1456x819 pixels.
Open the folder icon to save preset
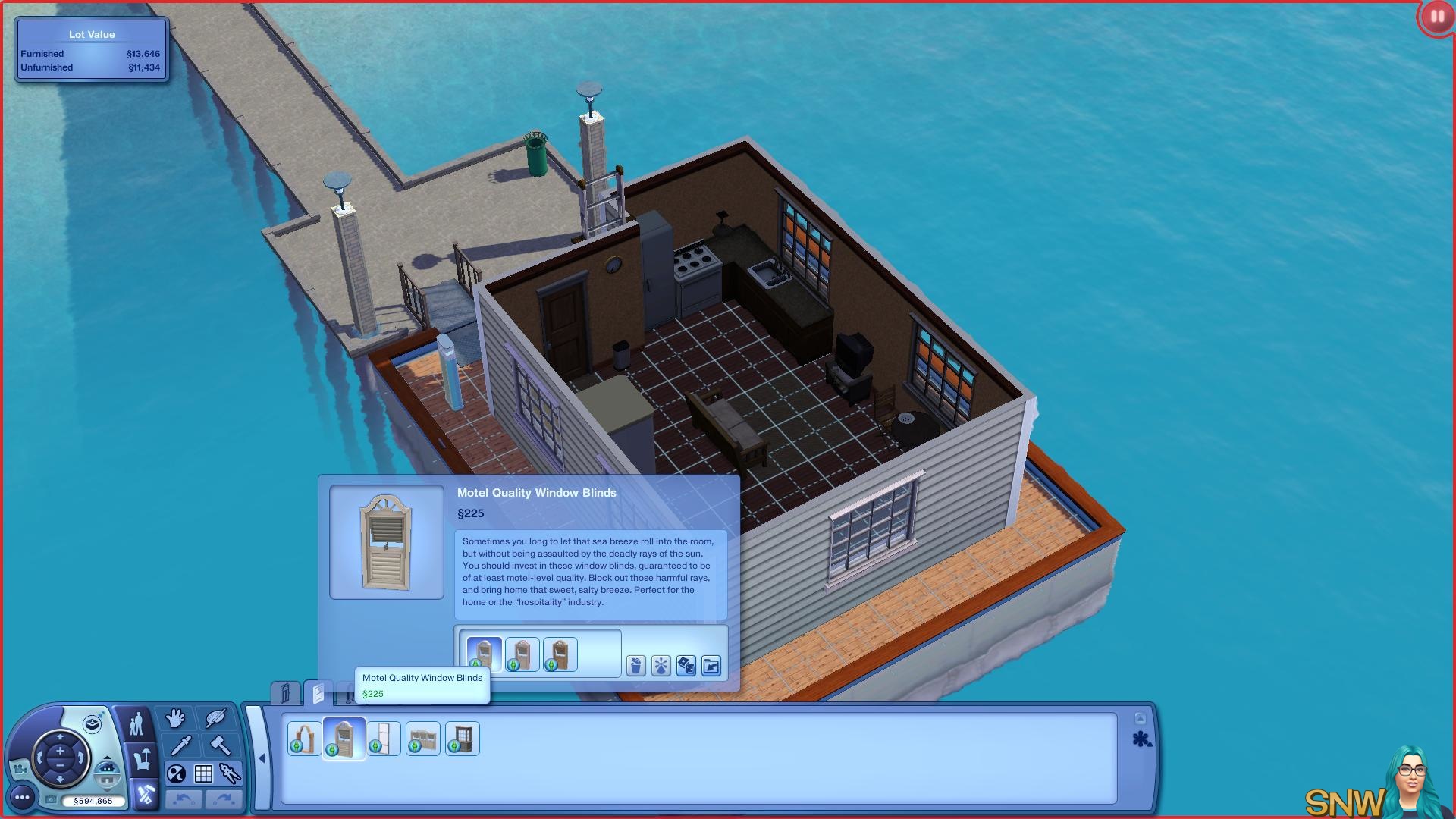click(711, 666)
